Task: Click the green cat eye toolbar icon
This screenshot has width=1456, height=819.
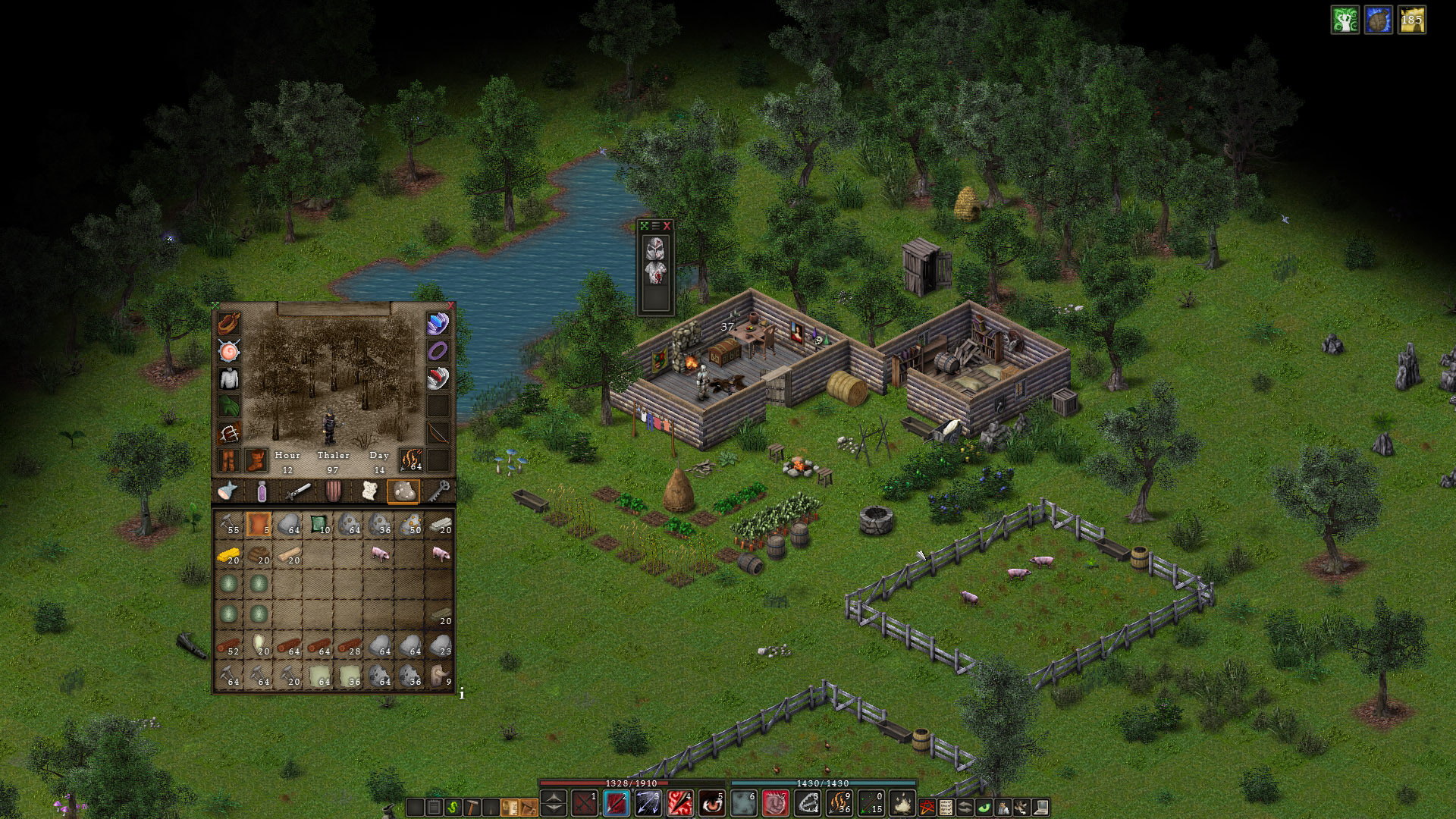Action: [x=984, y=808]
